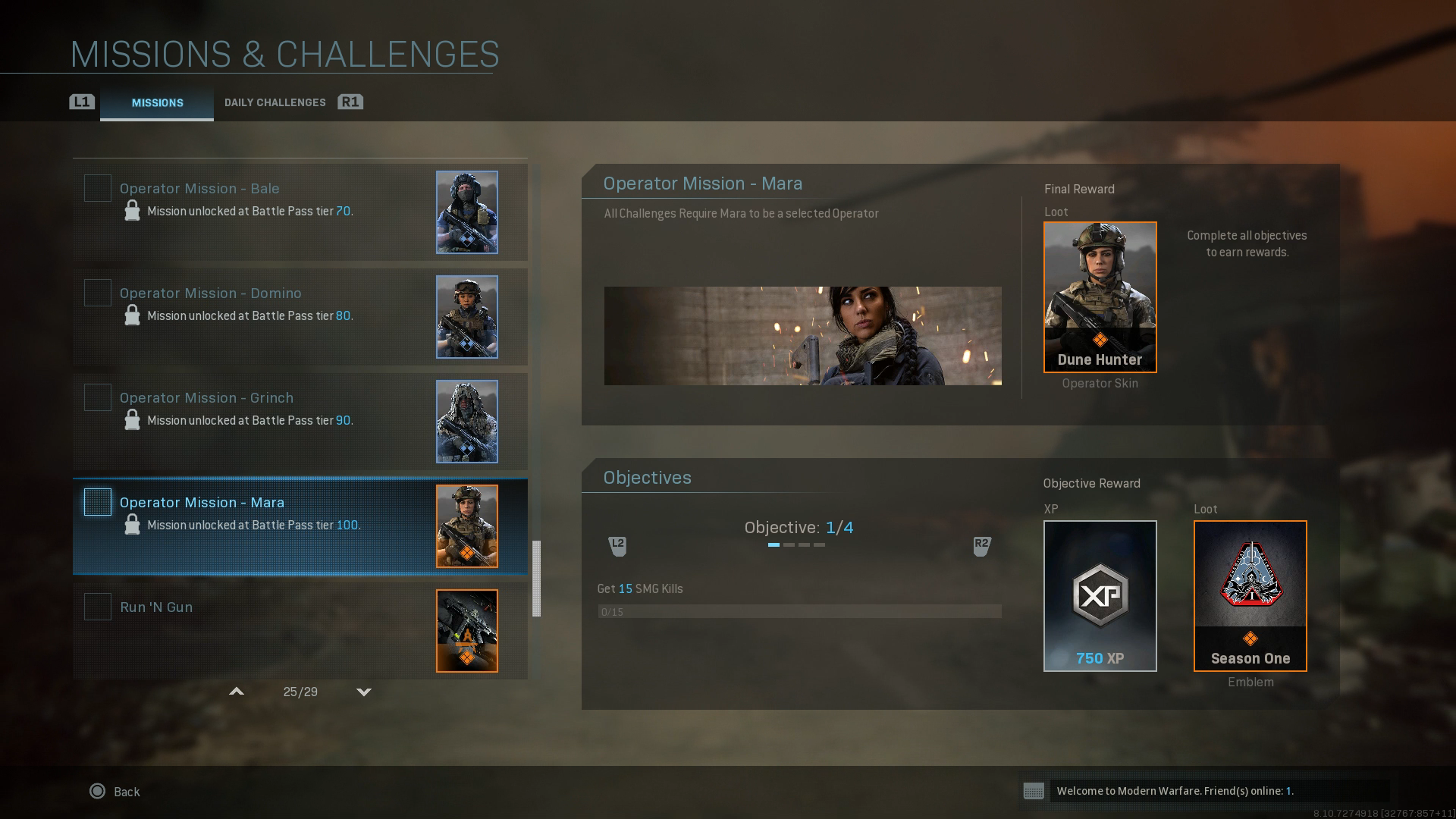Select the Missions tab
1456x819 pixels.
(157, 103)
